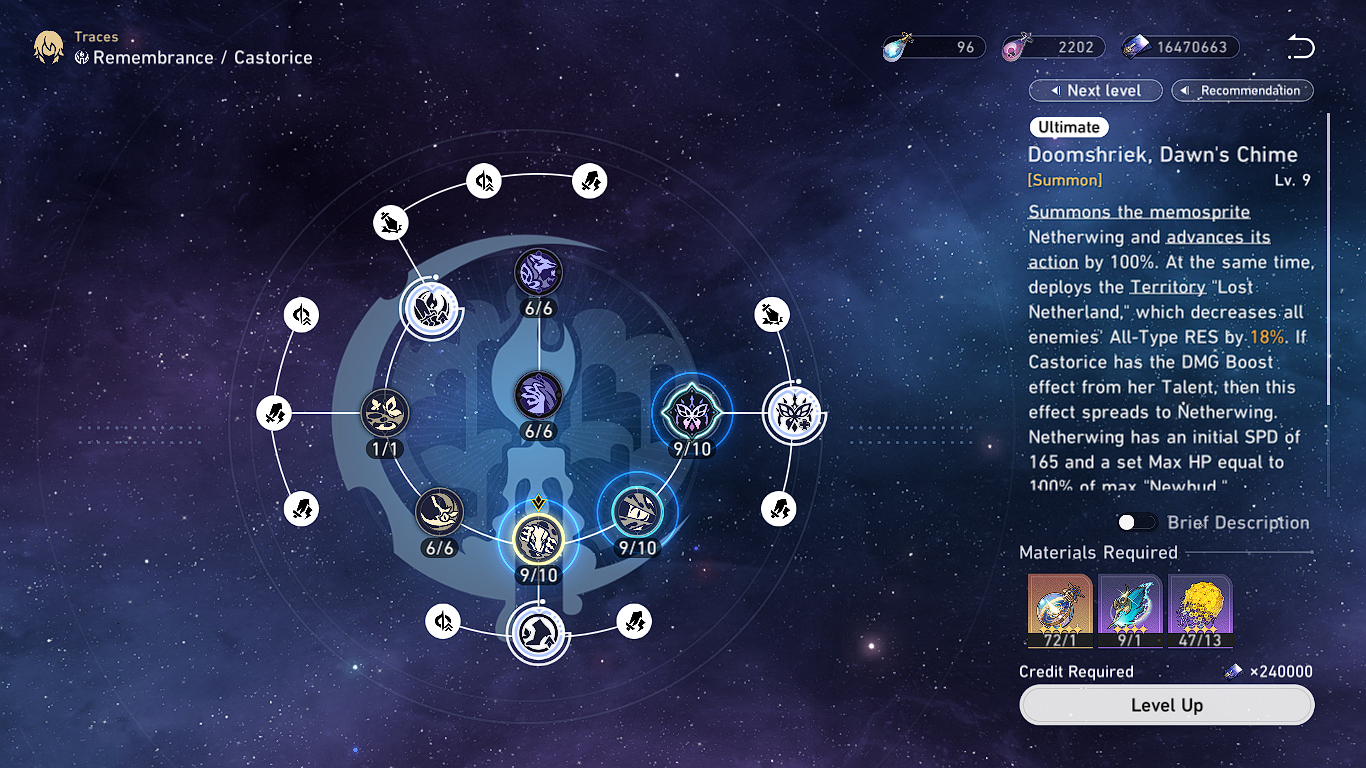Select a lightning stat boost minor node

click(589, 180)
